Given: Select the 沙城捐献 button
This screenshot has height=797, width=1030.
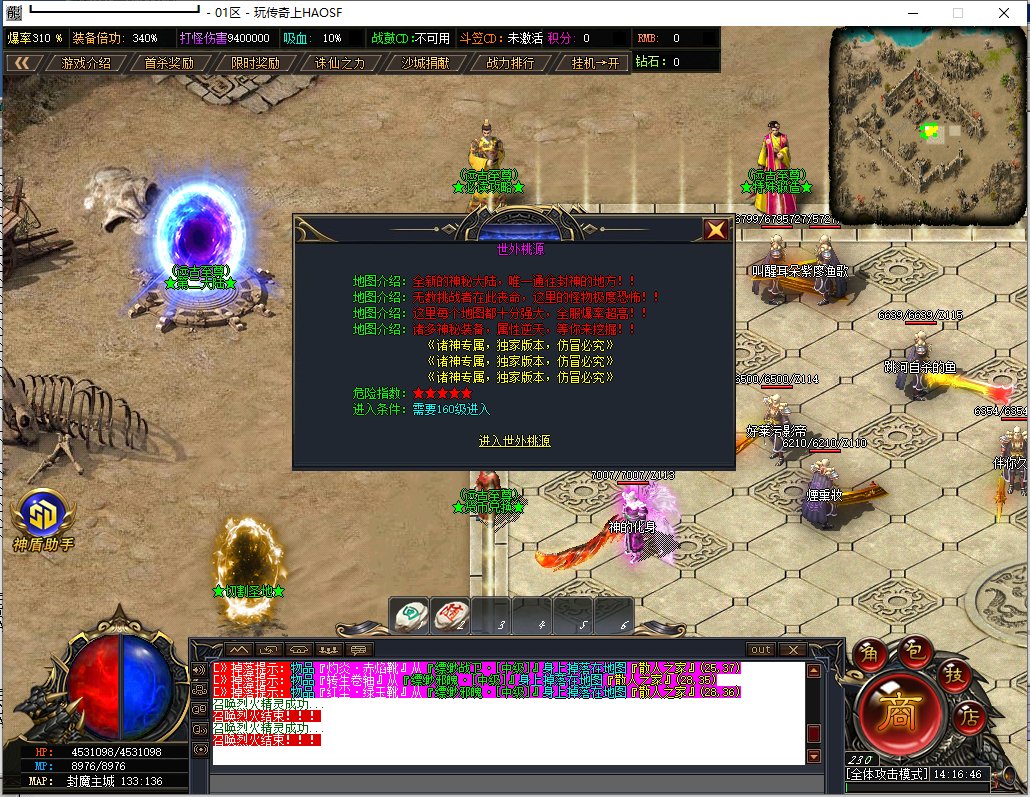Looking at the screenshot, I should click(x=425, y=62).
